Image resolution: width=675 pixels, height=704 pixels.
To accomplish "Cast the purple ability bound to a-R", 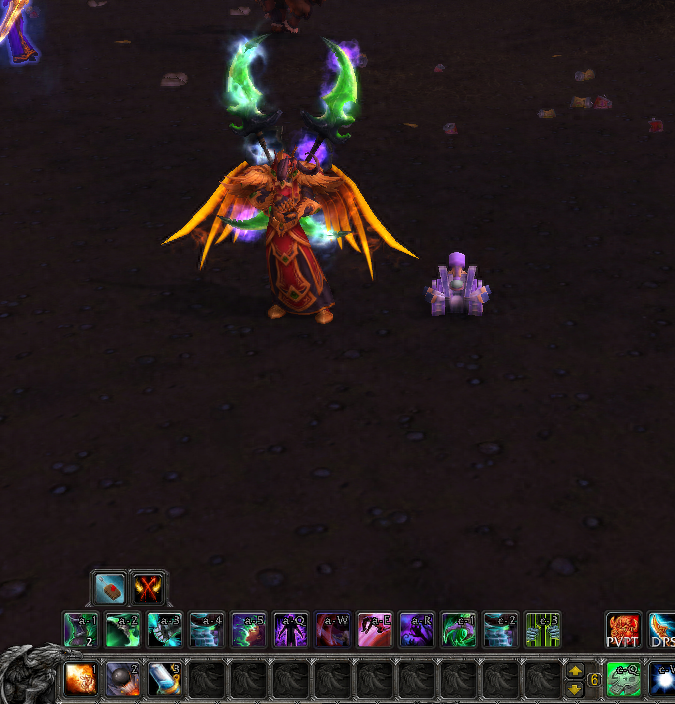I will (x=417, y=630).
